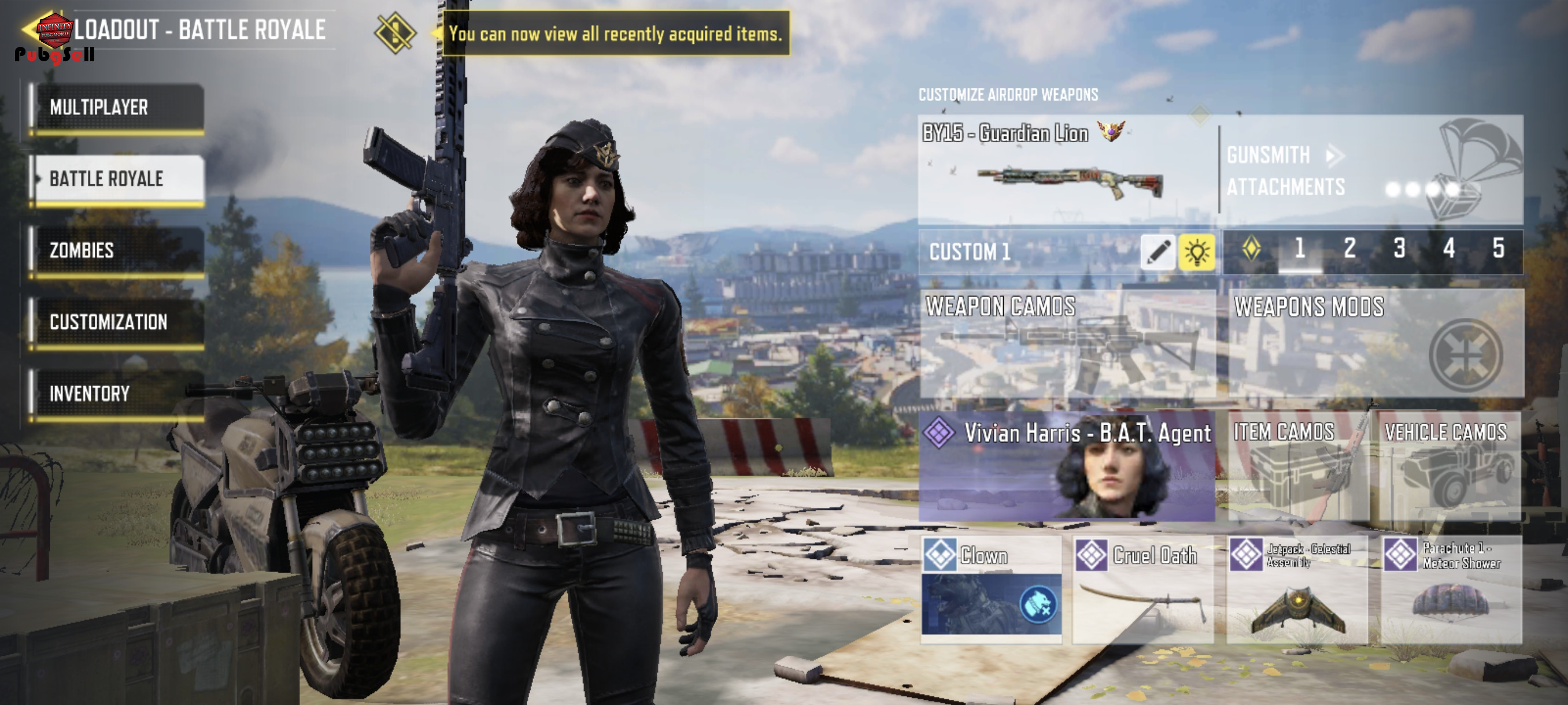This screenshot has width=1568, height=705.
Task: Click the yellow lightbulb button
Action: (x=1196, y=252)
